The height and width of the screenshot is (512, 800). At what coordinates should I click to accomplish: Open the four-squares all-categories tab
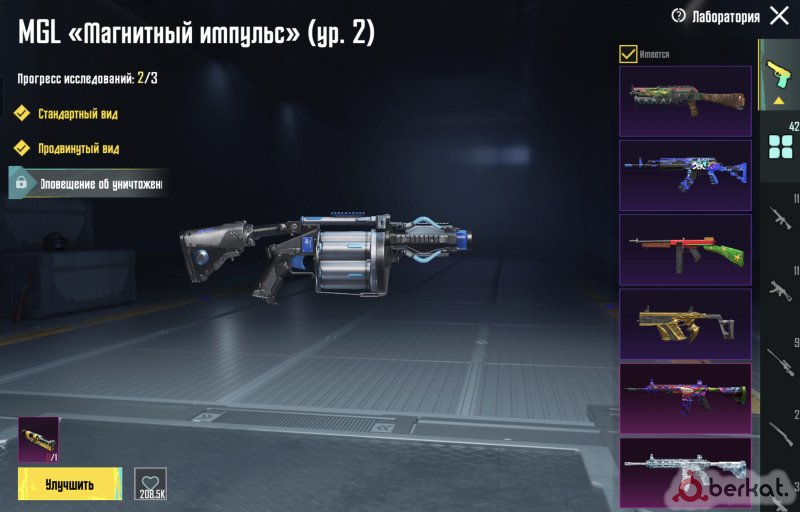coord(780,146)
